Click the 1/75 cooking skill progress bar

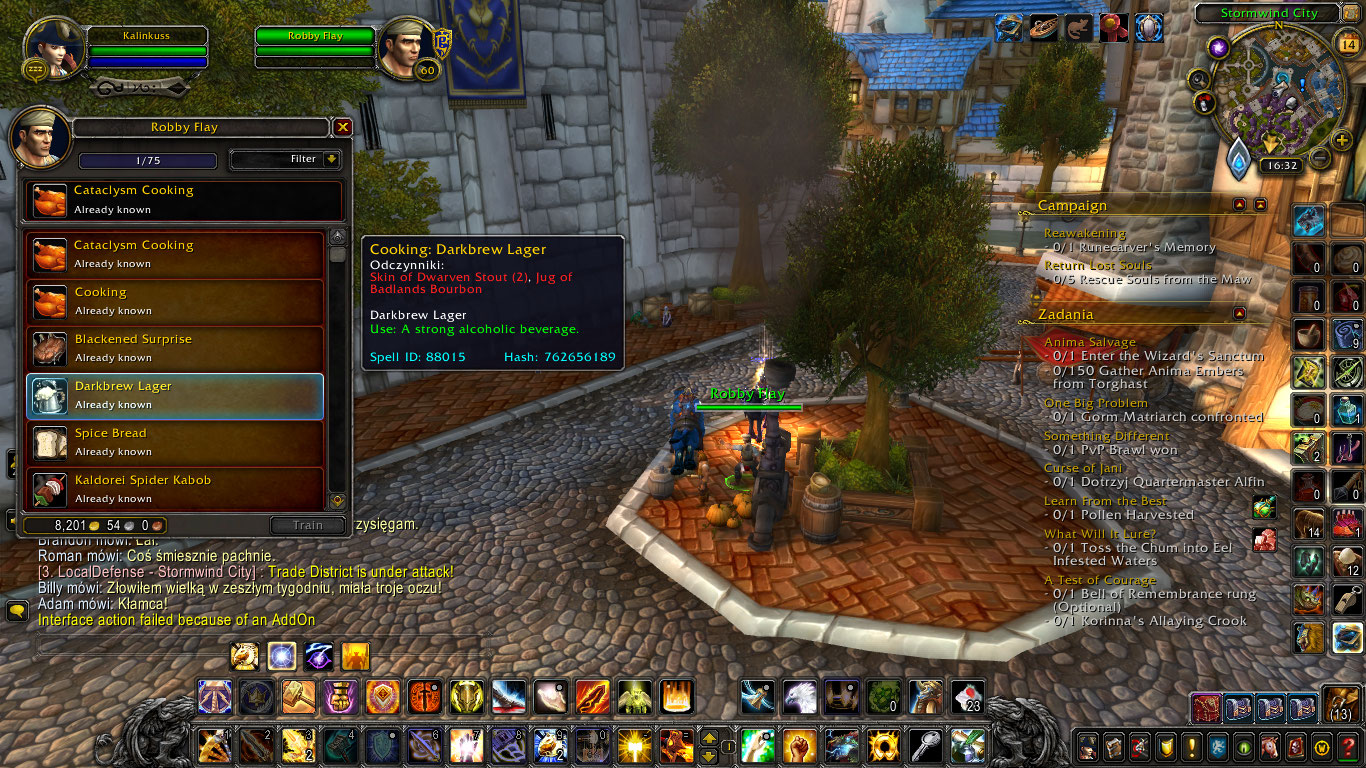tap(148, 160)
